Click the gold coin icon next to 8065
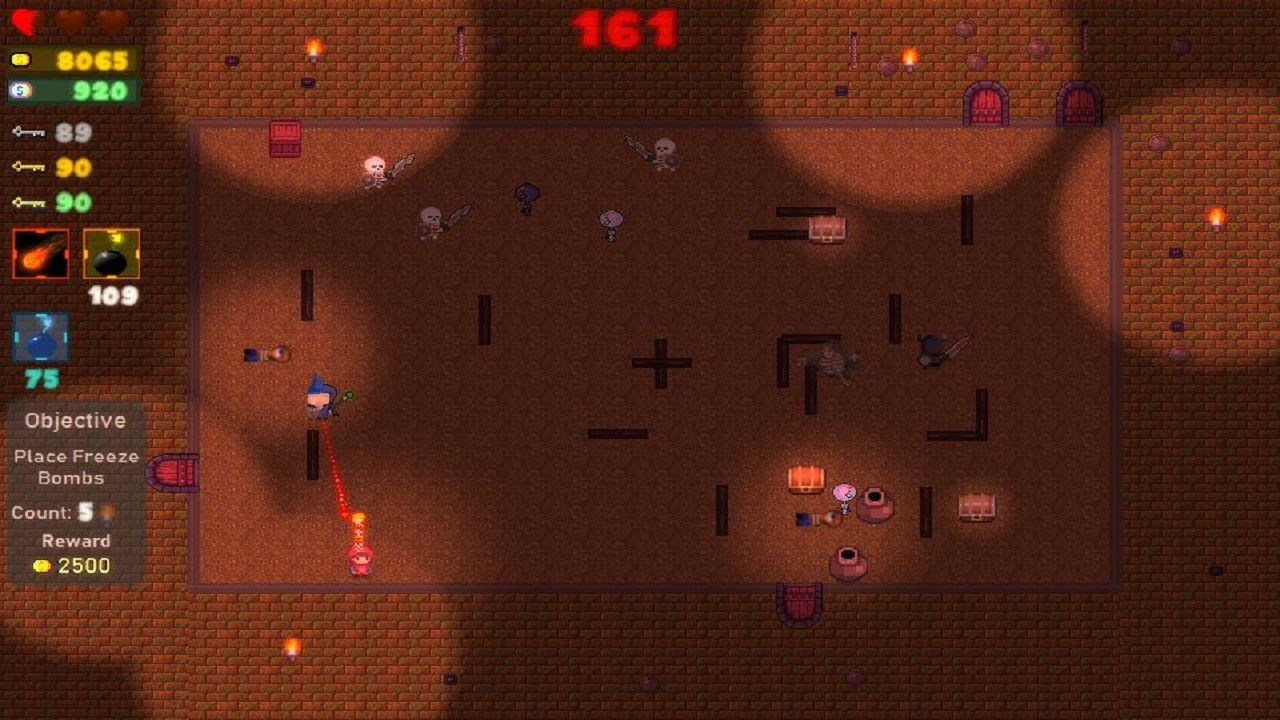This screenshot has height=720, width=1280. point(20,60)
